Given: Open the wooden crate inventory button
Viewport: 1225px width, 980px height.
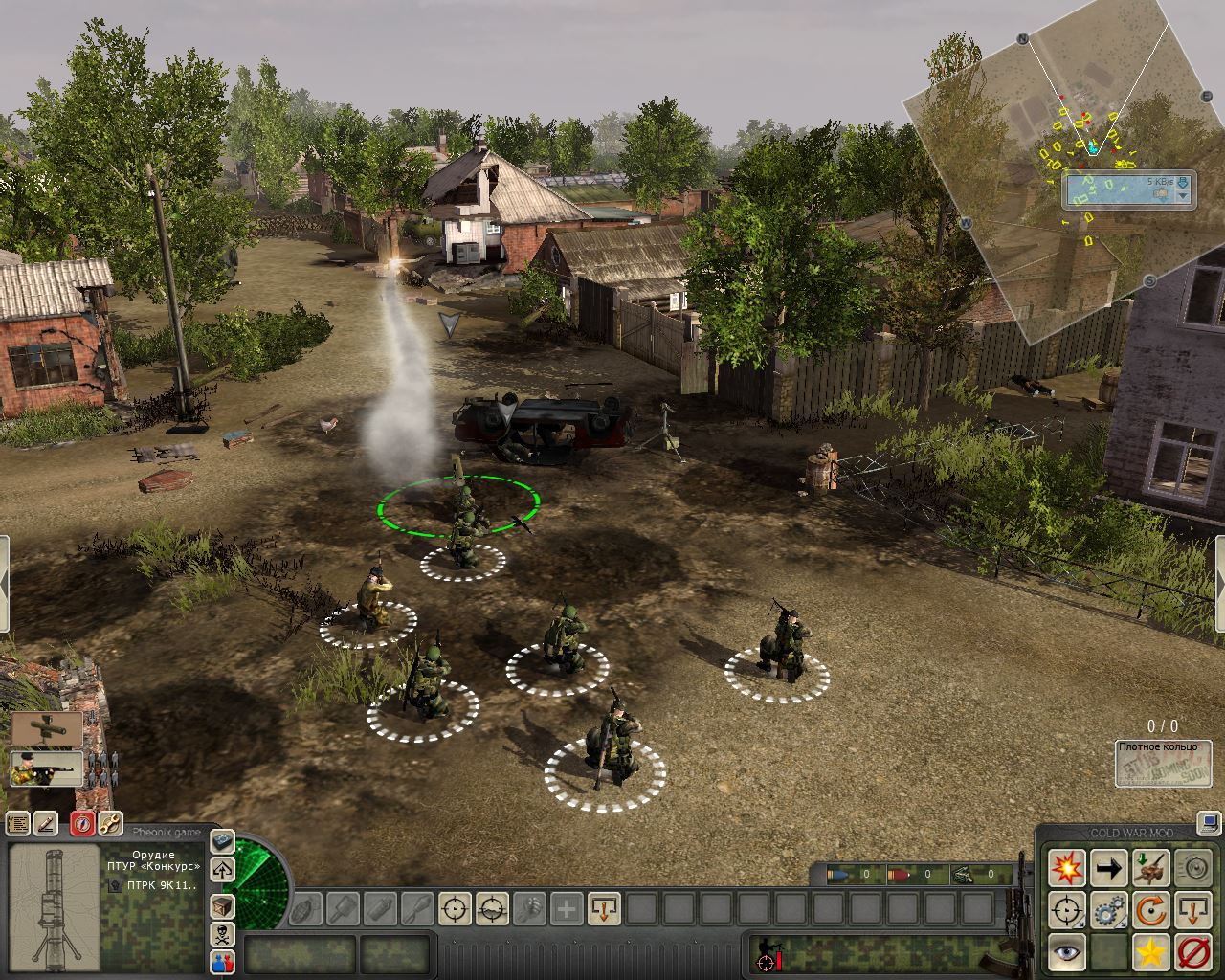Looking at the screenshot, I should 222,904.
